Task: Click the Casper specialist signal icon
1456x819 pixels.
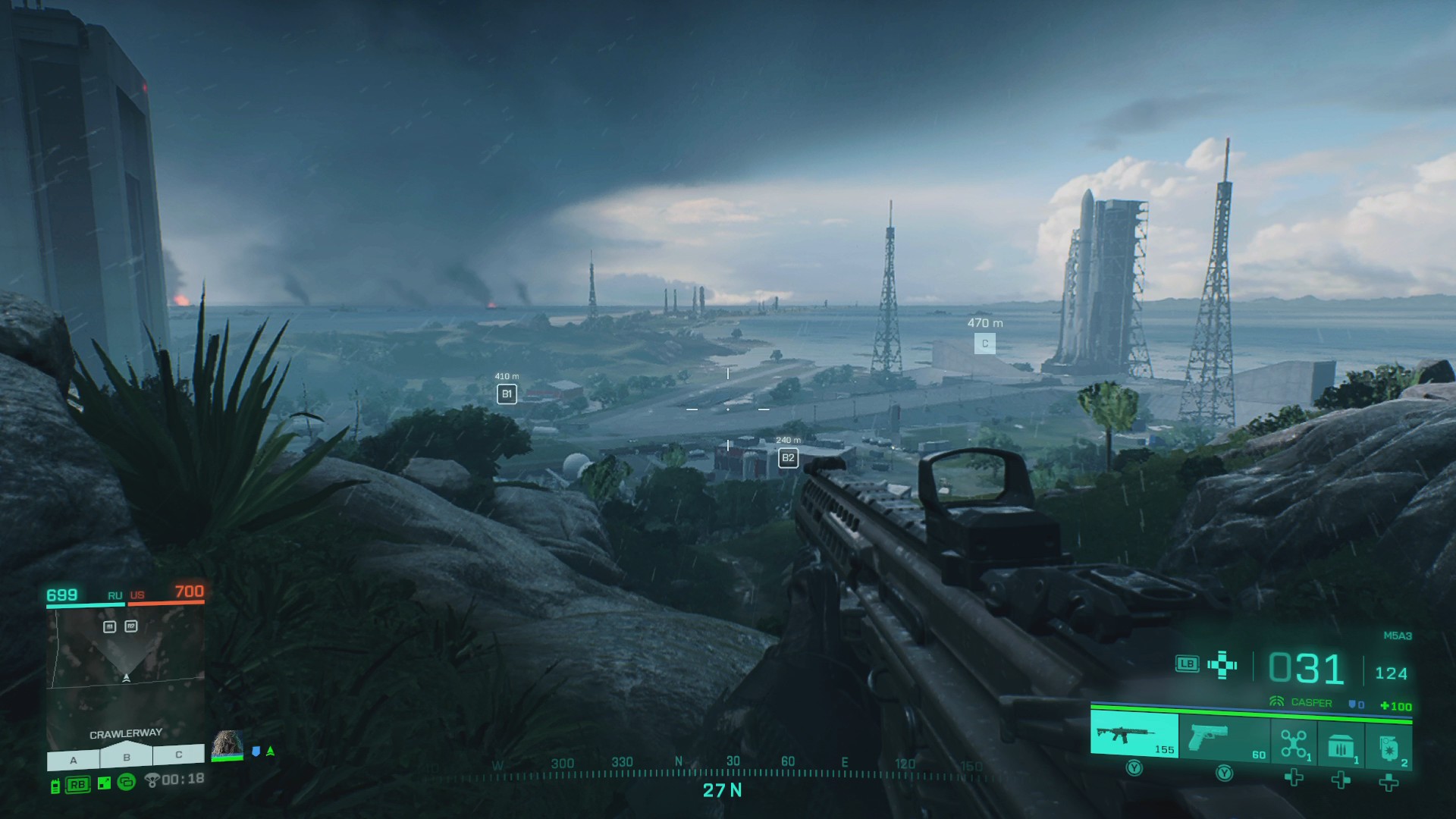Action: (x=1277, y=701)
